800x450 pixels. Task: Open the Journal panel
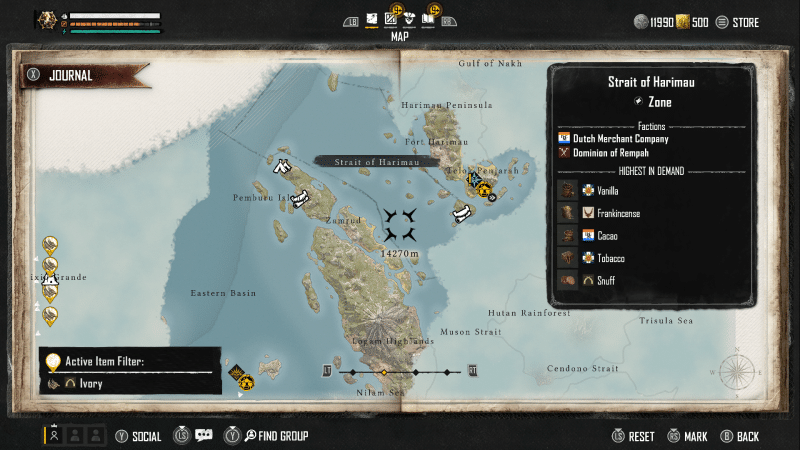70,75
